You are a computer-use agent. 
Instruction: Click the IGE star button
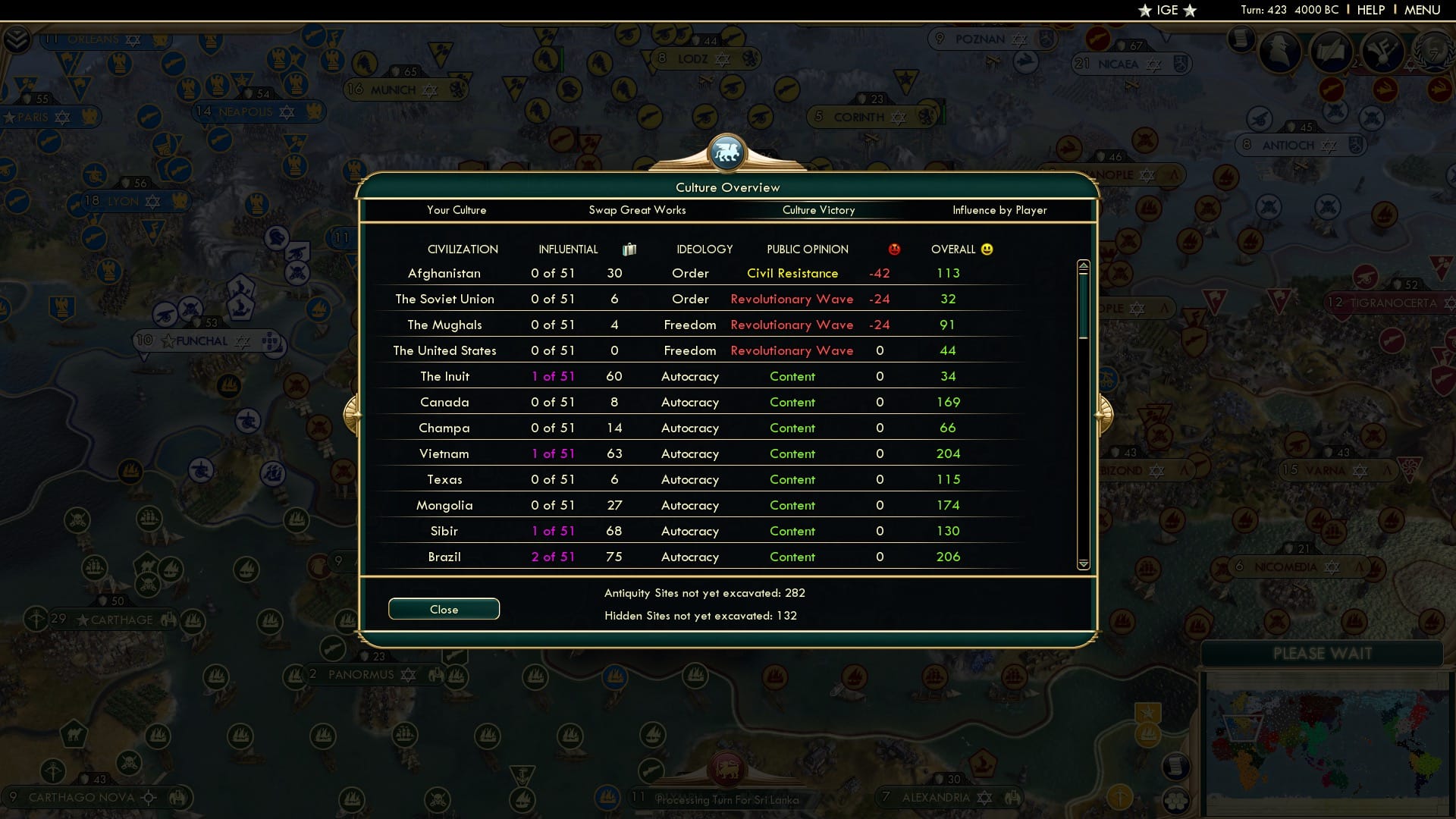tap(1166, 10)
